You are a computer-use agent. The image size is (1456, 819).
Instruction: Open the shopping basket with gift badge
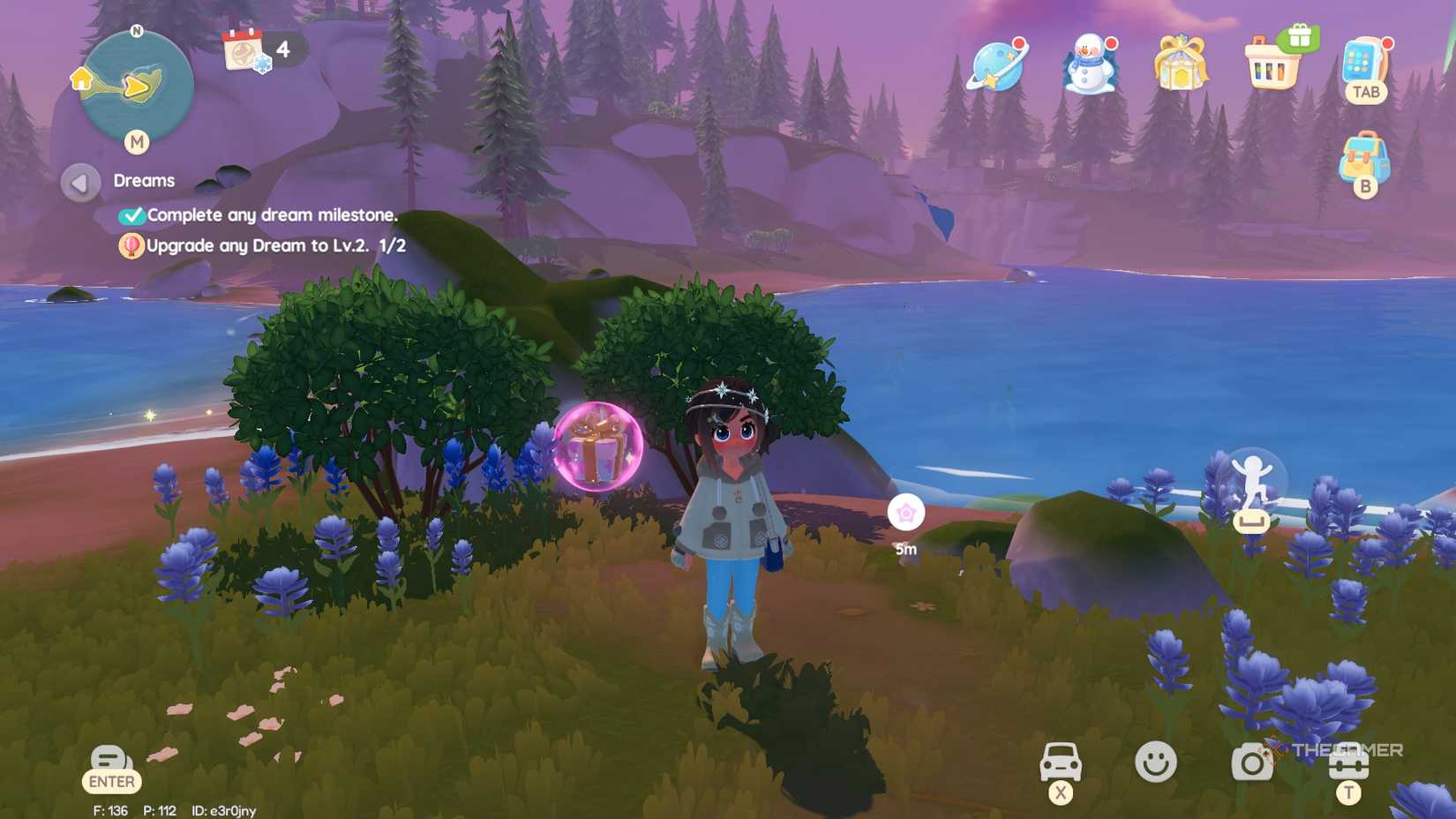click(1272, 66)
